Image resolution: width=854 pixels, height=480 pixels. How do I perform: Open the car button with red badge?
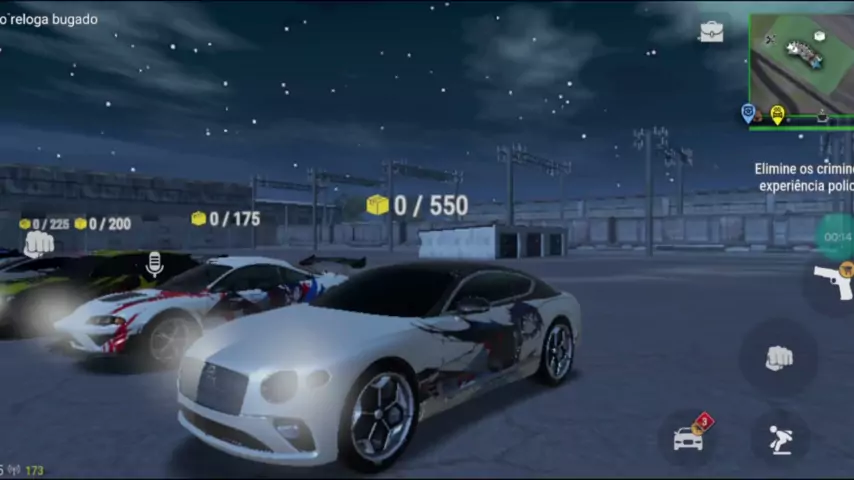(690, 436)
